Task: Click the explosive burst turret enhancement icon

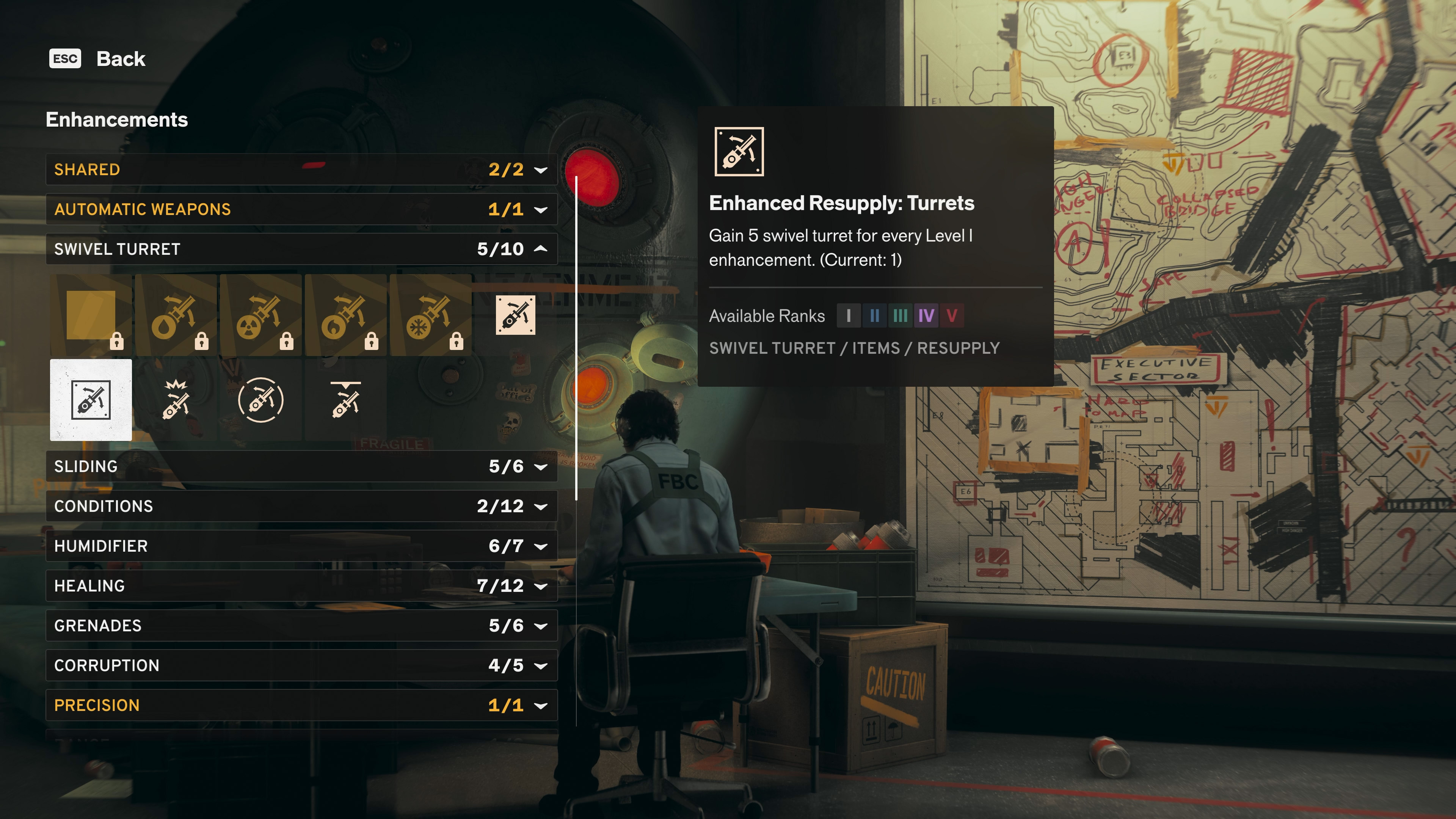Action: pos(175,400)
